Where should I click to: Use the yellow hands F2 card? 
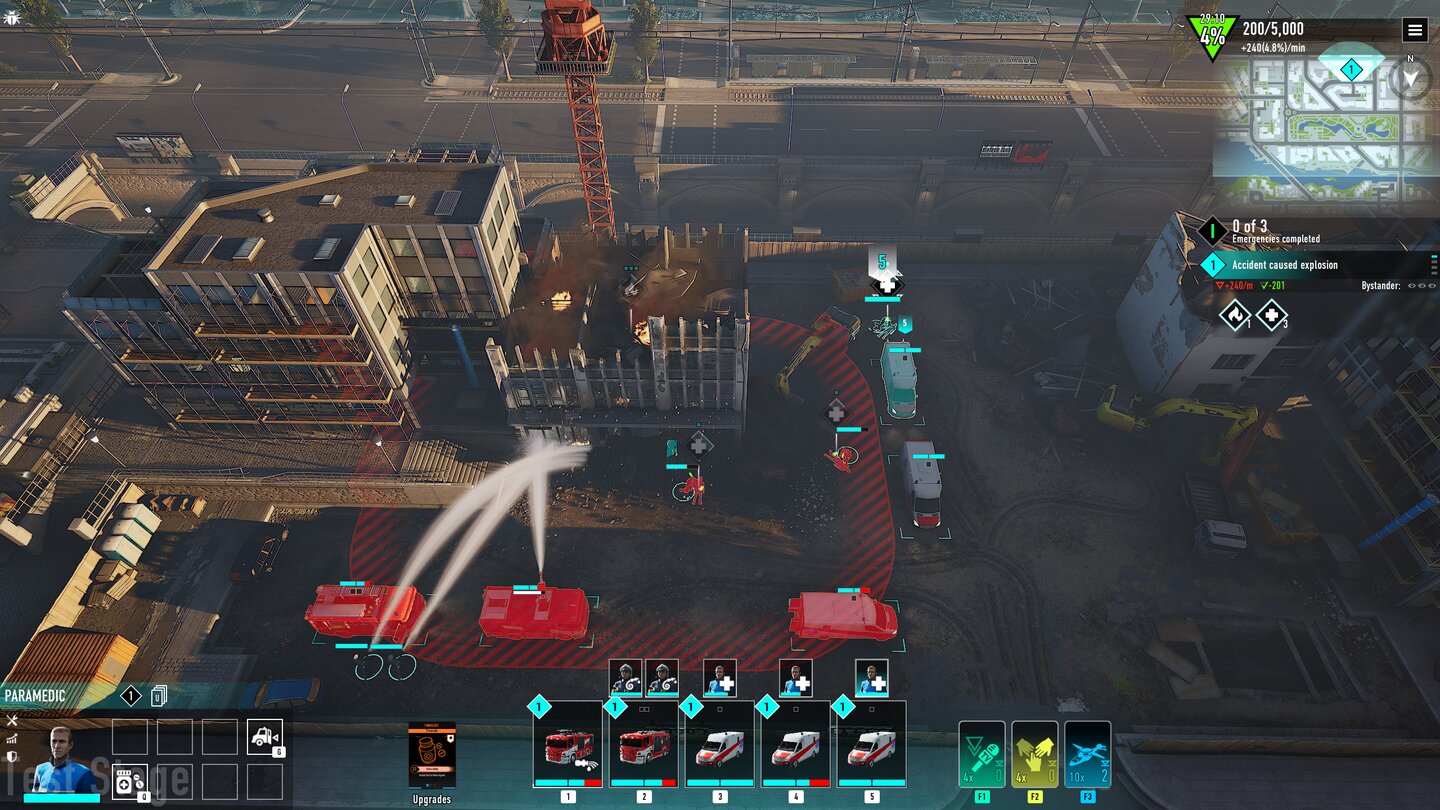(x=1034, y=755)
